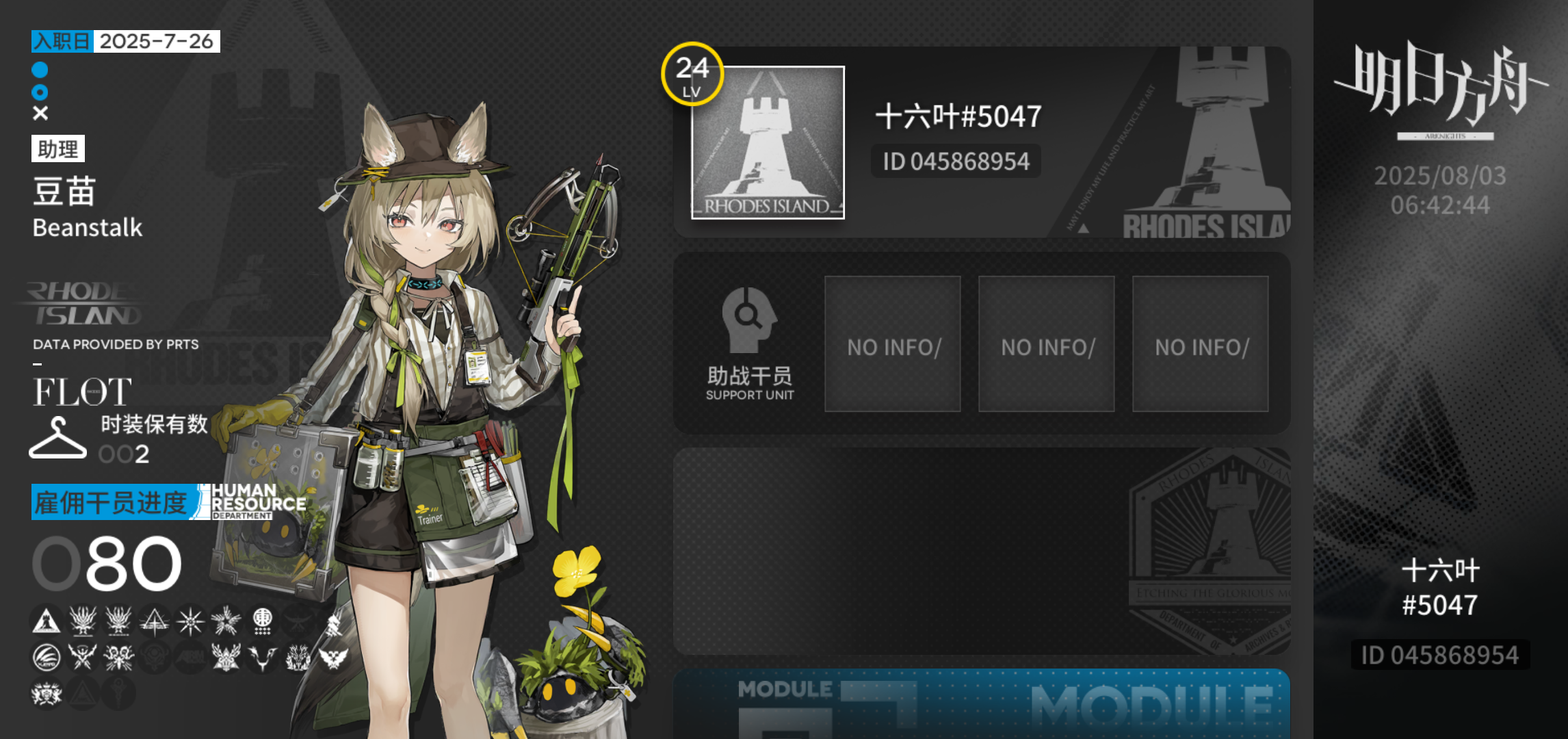Click the player name 十六叶#5047
1568x739 pixels.
tap(958, 116)
